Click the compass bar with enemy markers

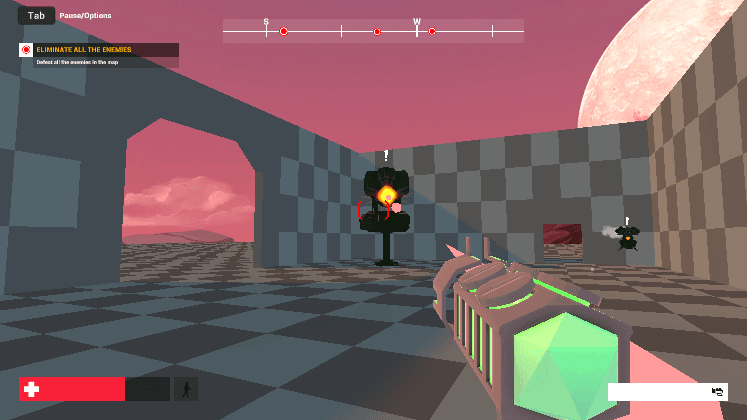pos(373,31)
